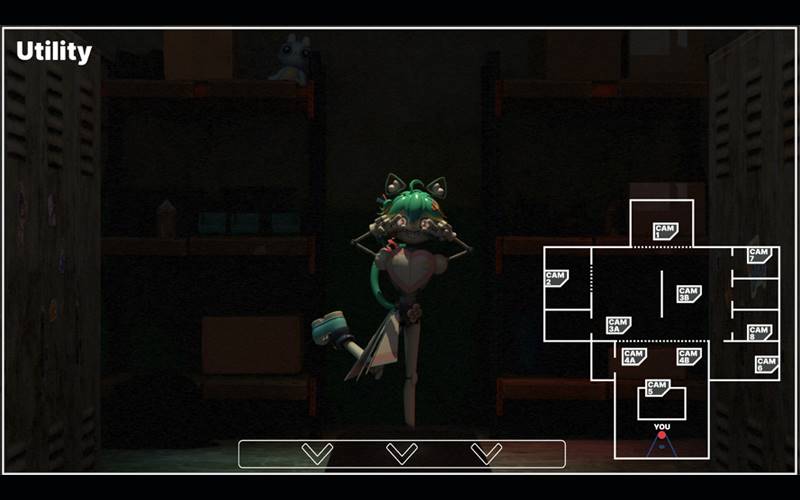Select CAM 6 on the map

point(767,365)
